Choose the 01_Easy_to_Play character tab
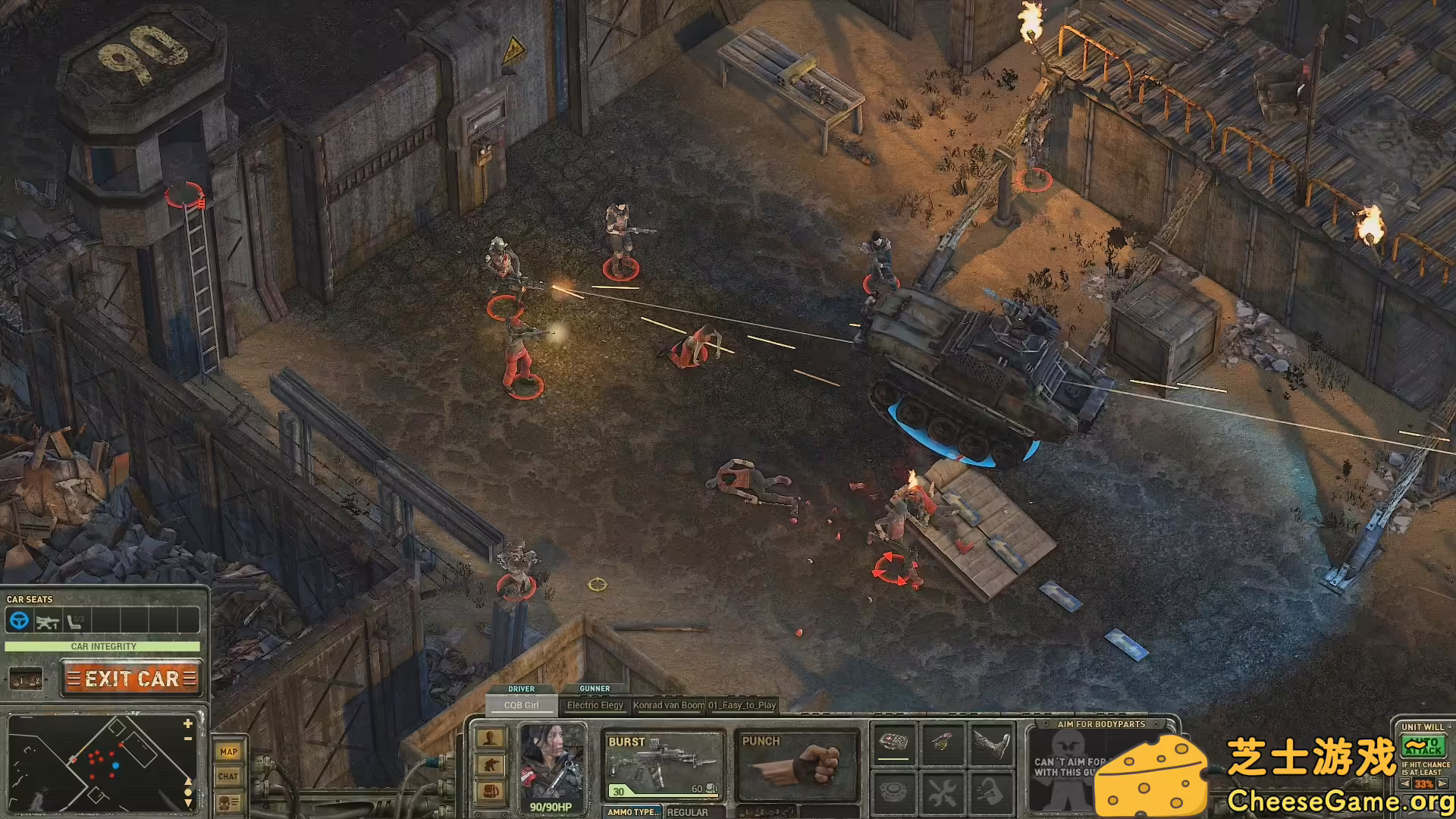Image resolution: width=1456 pixels, height=819 pixels. tap(742, 705)
